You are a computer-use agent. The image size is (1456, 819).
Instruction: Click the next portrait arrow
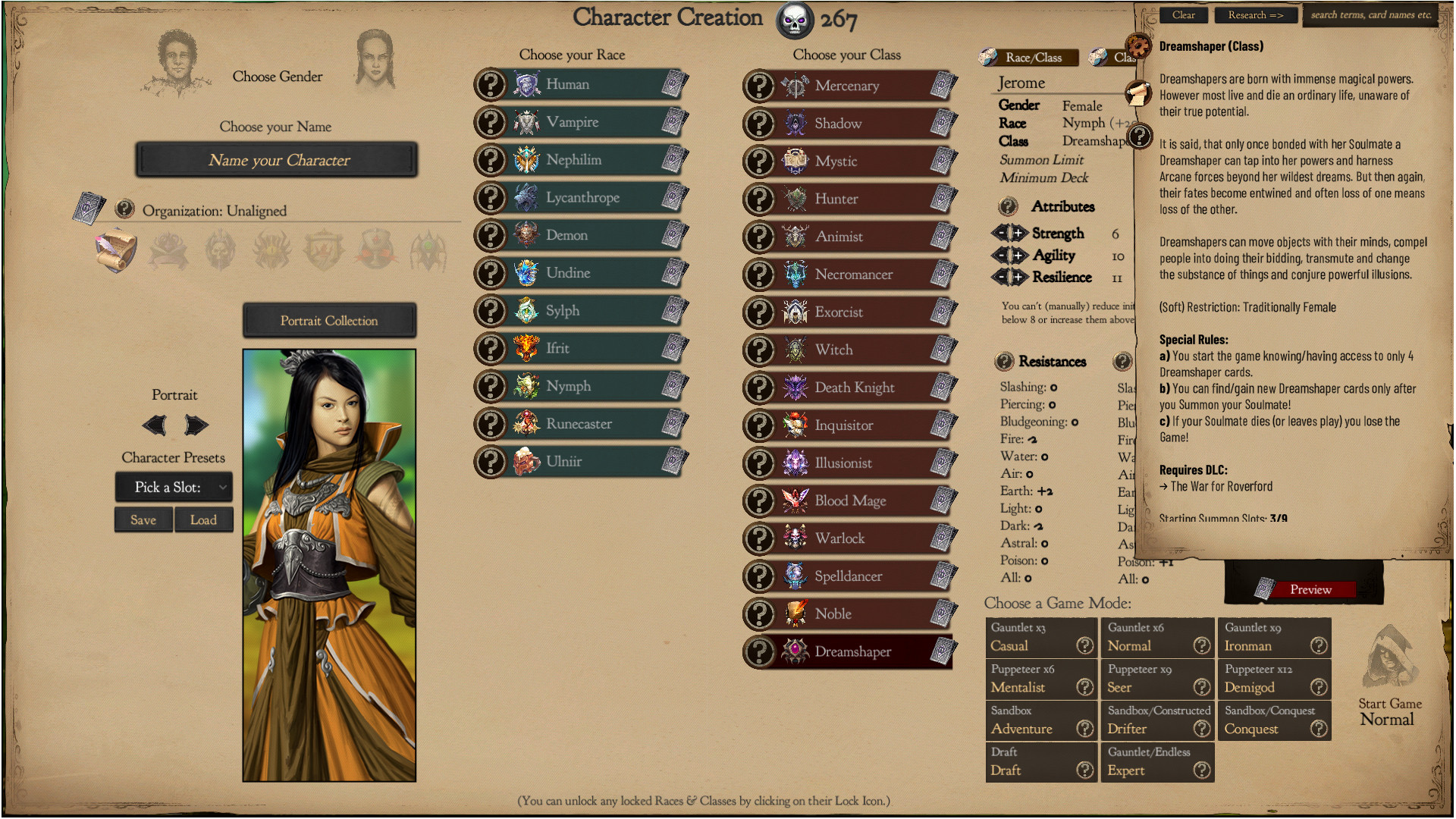[x=196, y=425]
